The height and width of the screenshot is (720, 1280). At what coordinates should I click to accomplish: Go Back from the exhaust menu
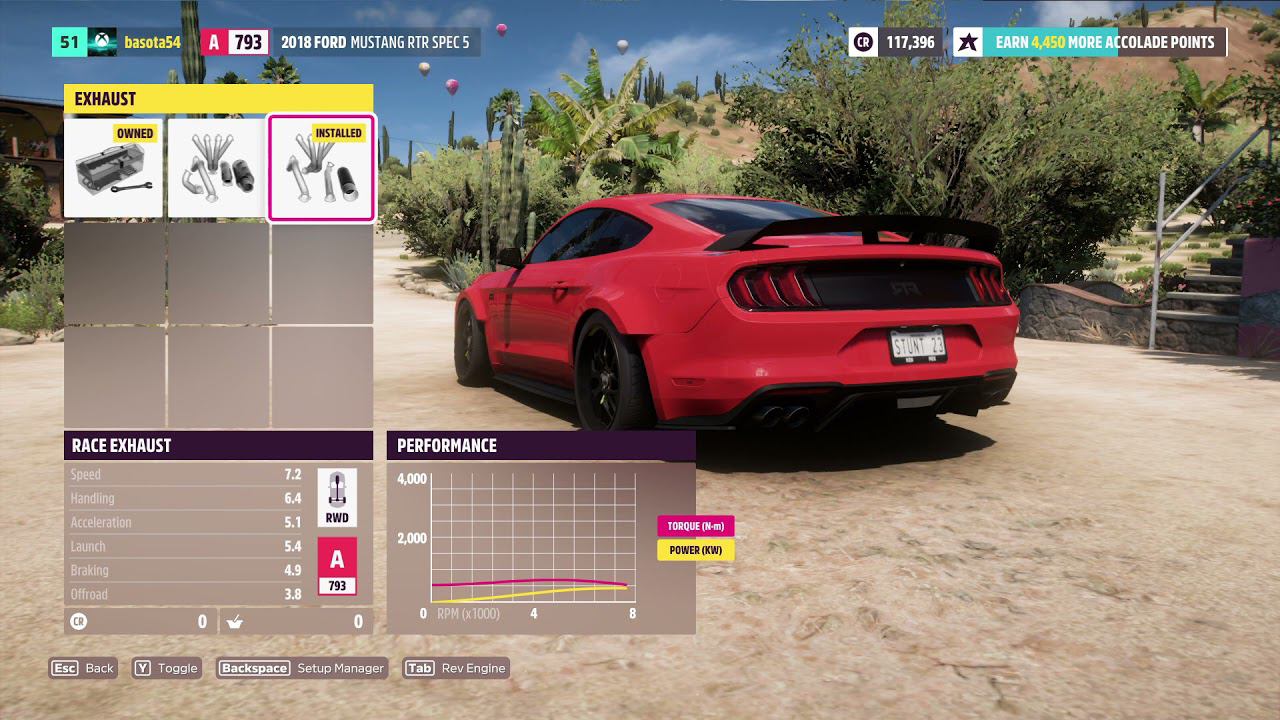pos(83,668)
